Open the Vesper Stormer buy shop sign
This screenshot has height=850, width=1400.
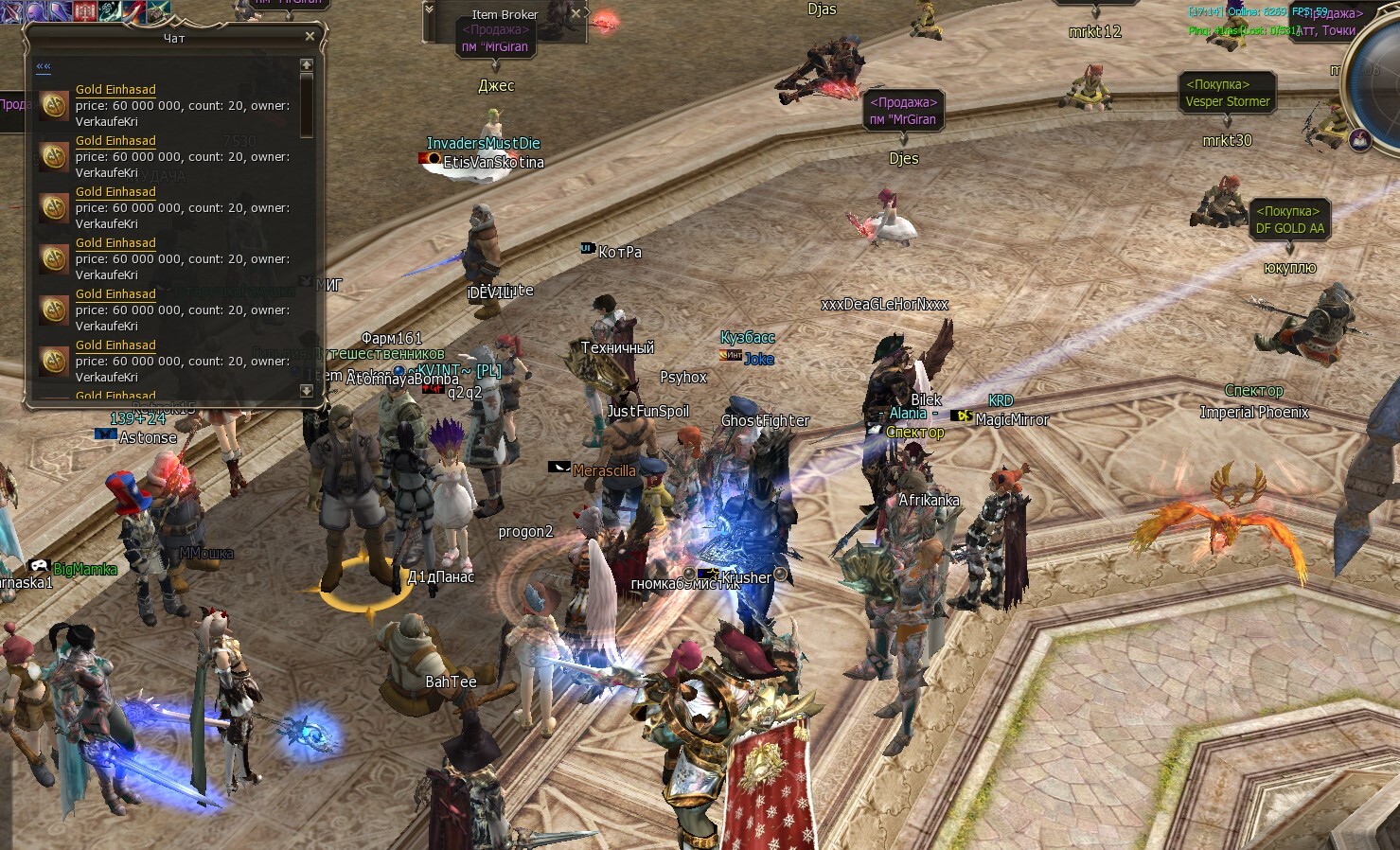point(1227,93)
